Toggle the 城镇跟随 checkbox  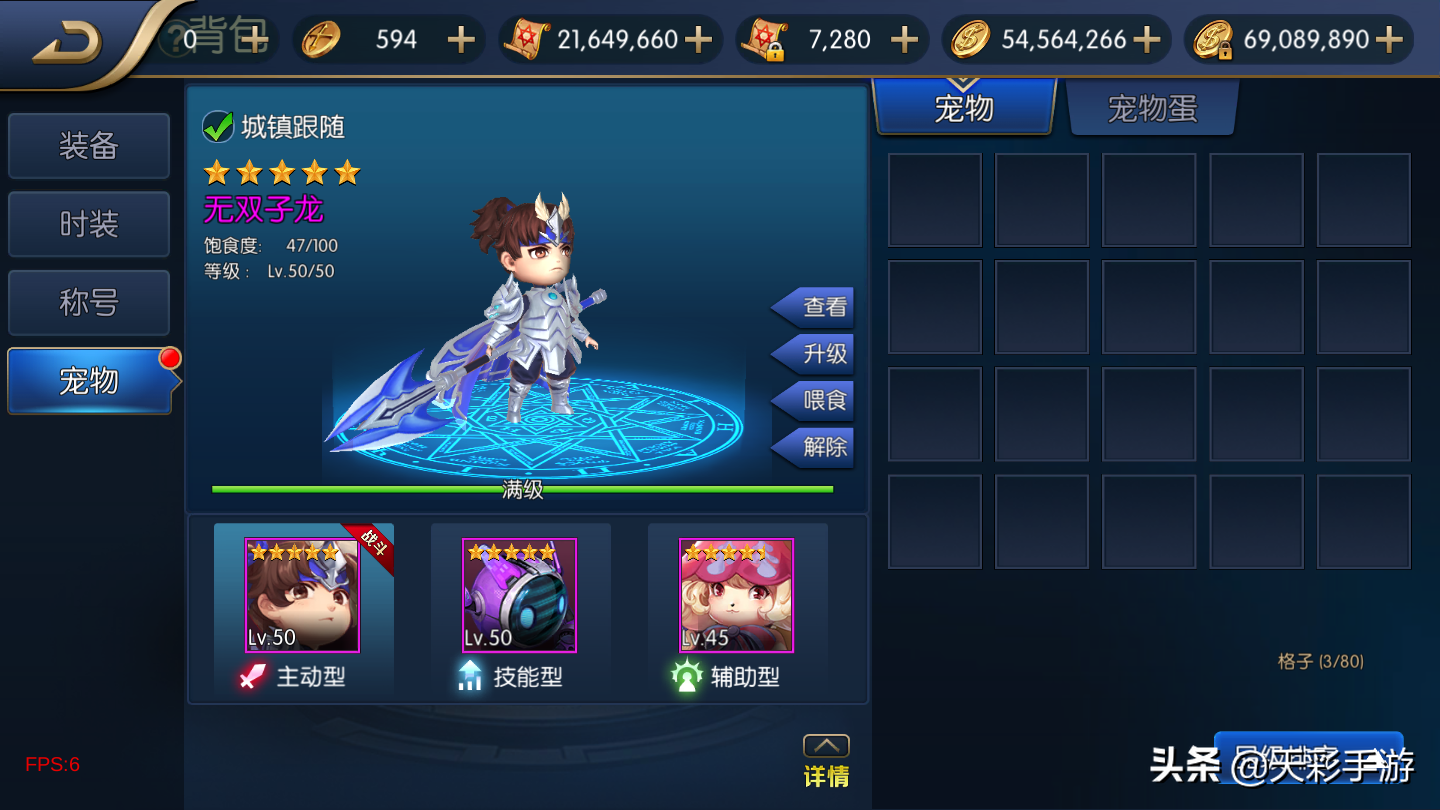218,127
